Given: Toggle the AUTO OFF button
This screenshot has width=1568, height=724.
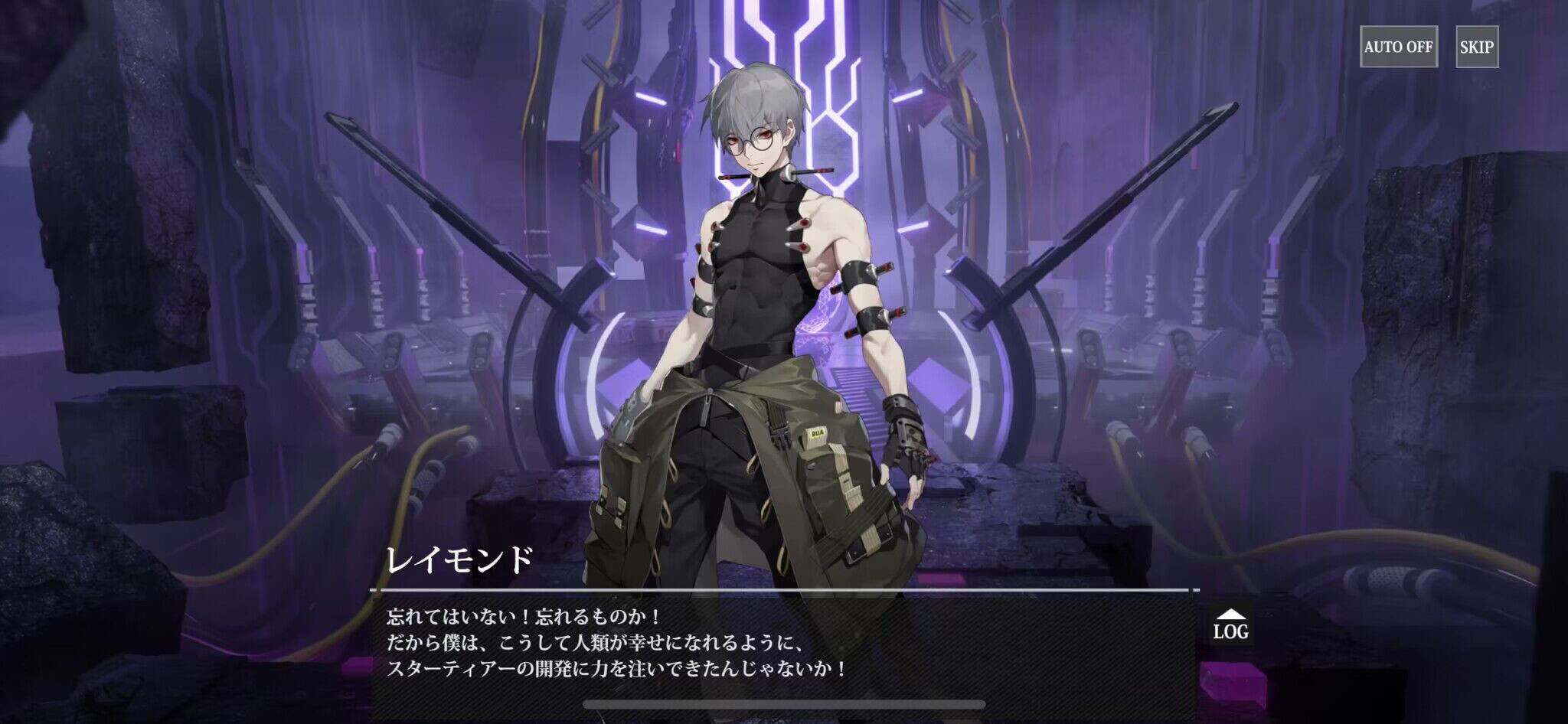Looking at the screenshot, I should coord(1398,47).
